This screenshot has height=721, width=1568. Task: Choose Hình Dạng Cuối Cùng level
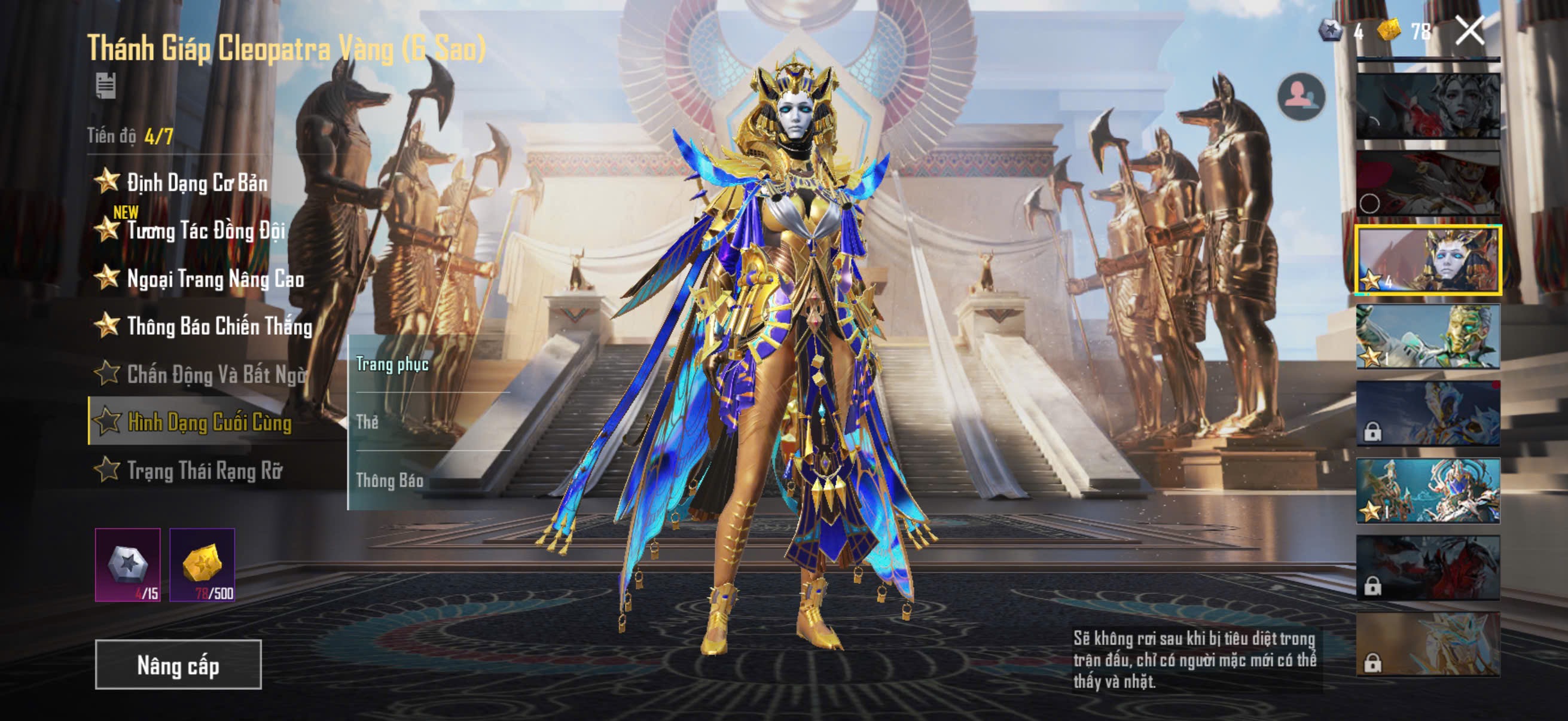pos(209,421)
